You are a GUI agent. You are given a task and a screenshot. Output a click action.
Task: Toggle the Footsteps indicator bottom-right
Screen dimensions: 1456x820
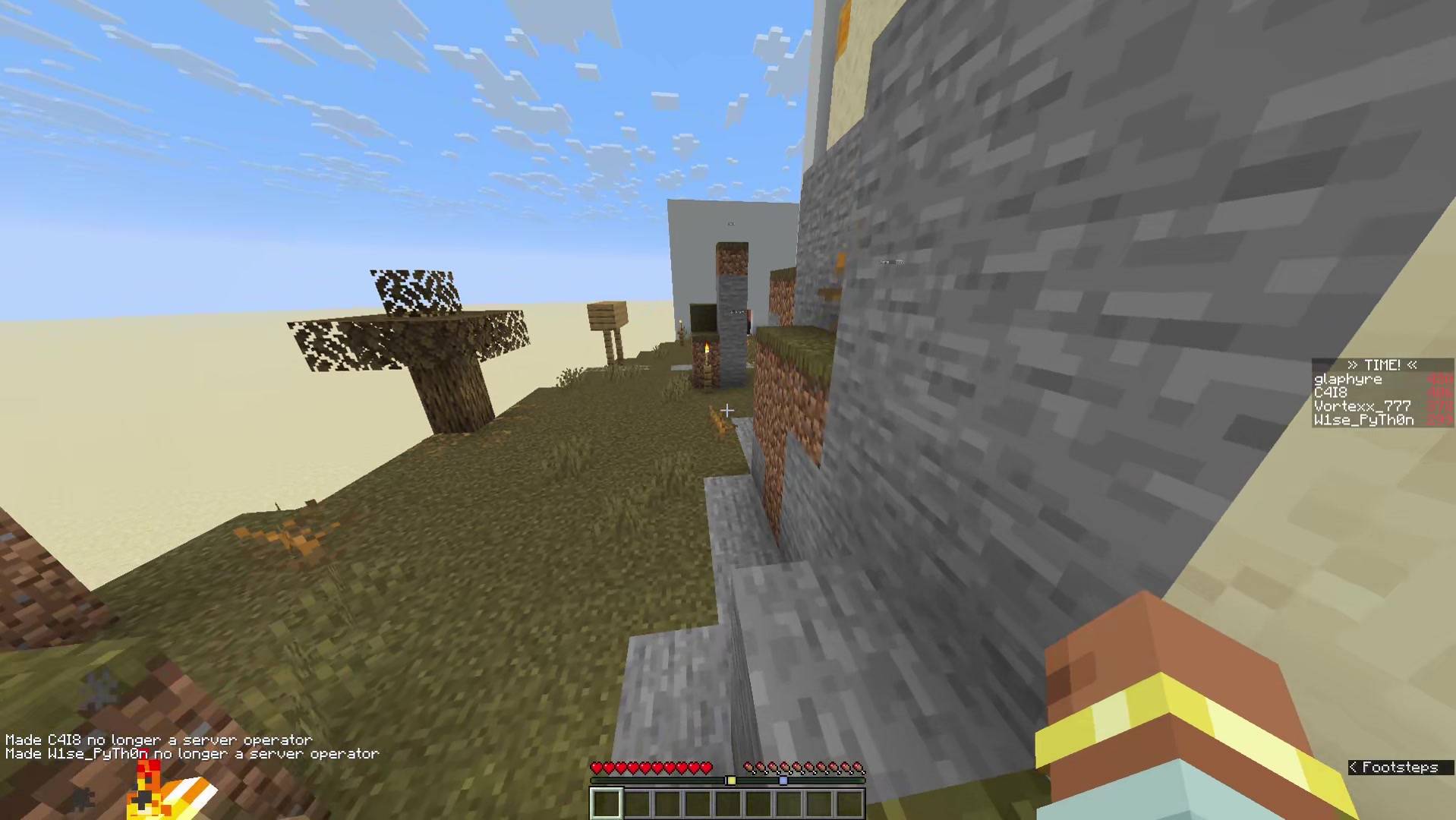click(1399, 768)
